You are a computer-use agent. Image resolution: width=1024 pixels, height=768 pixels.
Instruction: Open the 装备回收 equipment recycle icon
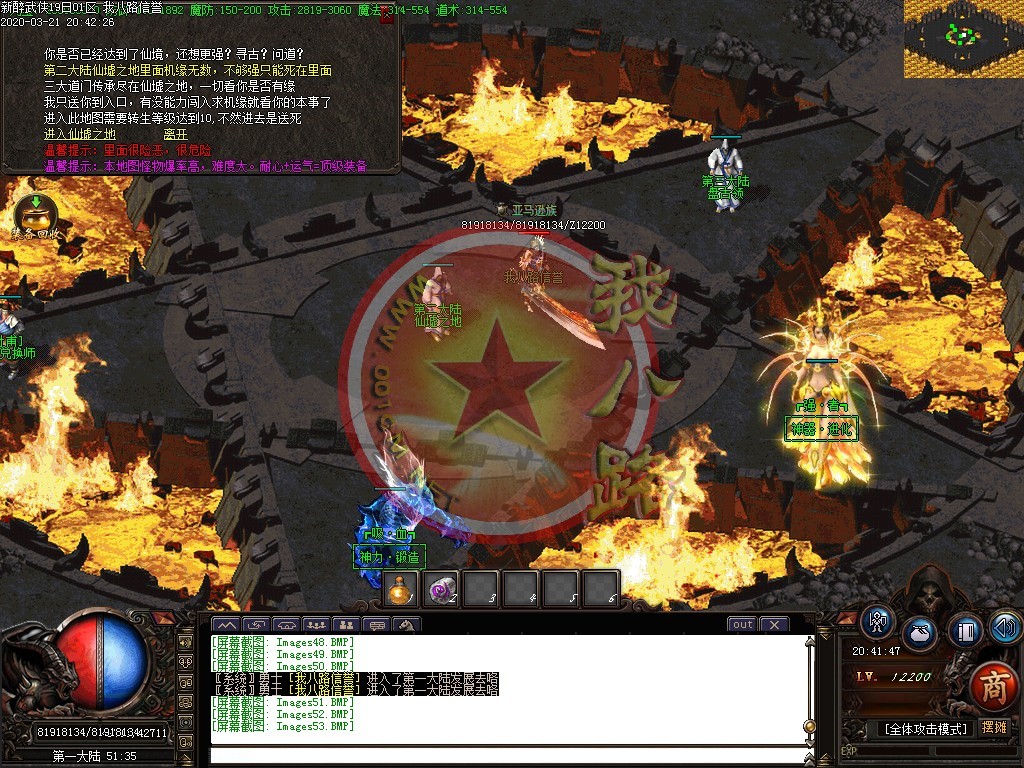click(35, 214)
